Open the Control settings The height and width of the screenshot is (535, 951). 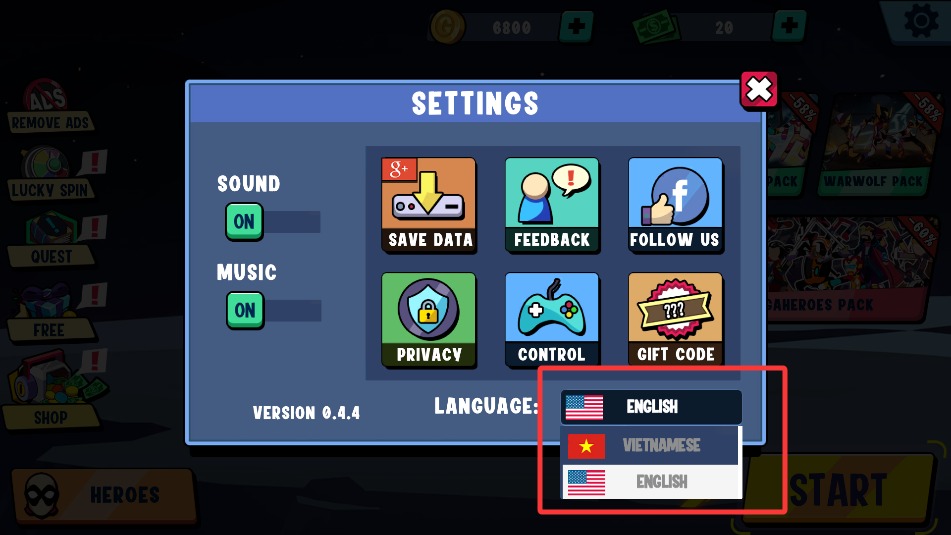(552, 319)
